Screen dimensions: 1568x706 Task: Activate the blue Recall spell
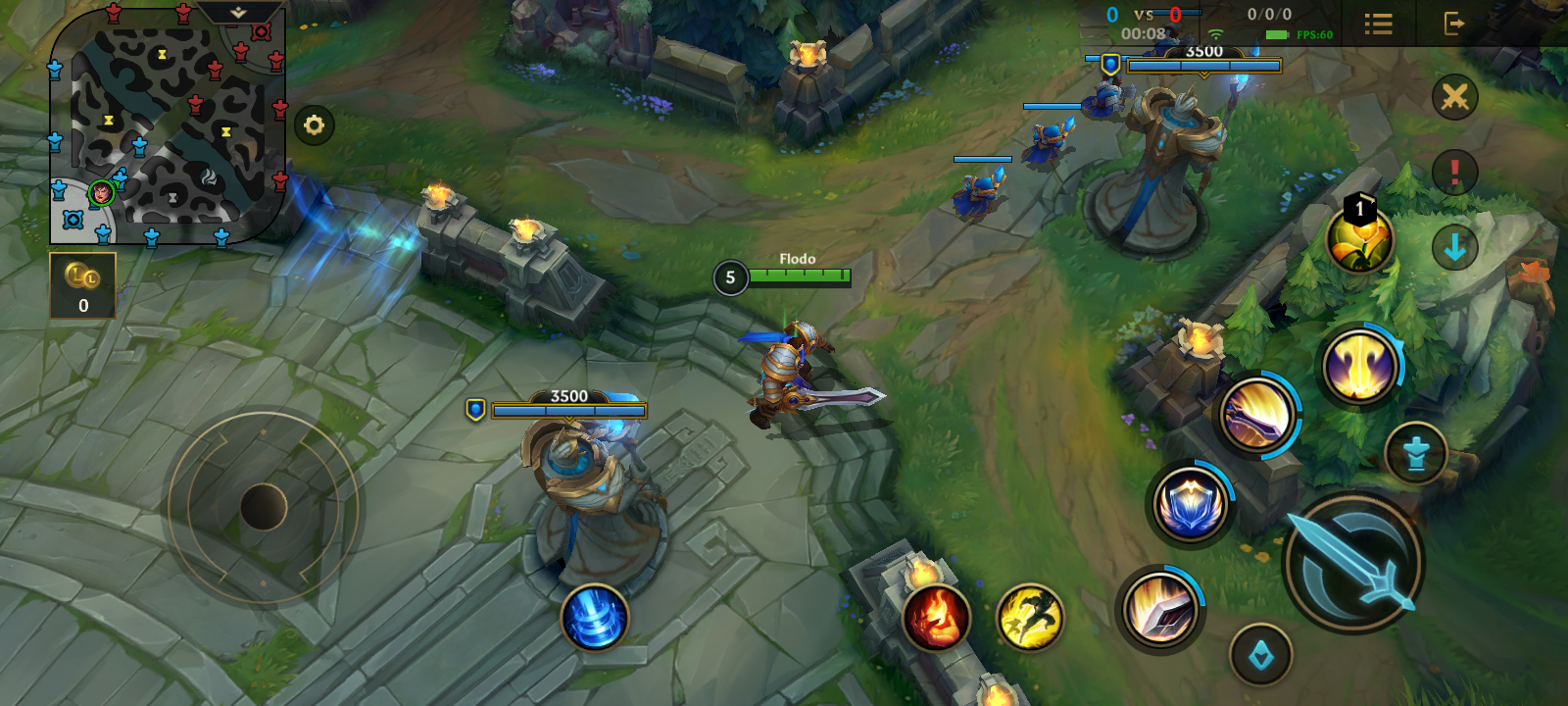pyautogui.click(x=594, y=618)
